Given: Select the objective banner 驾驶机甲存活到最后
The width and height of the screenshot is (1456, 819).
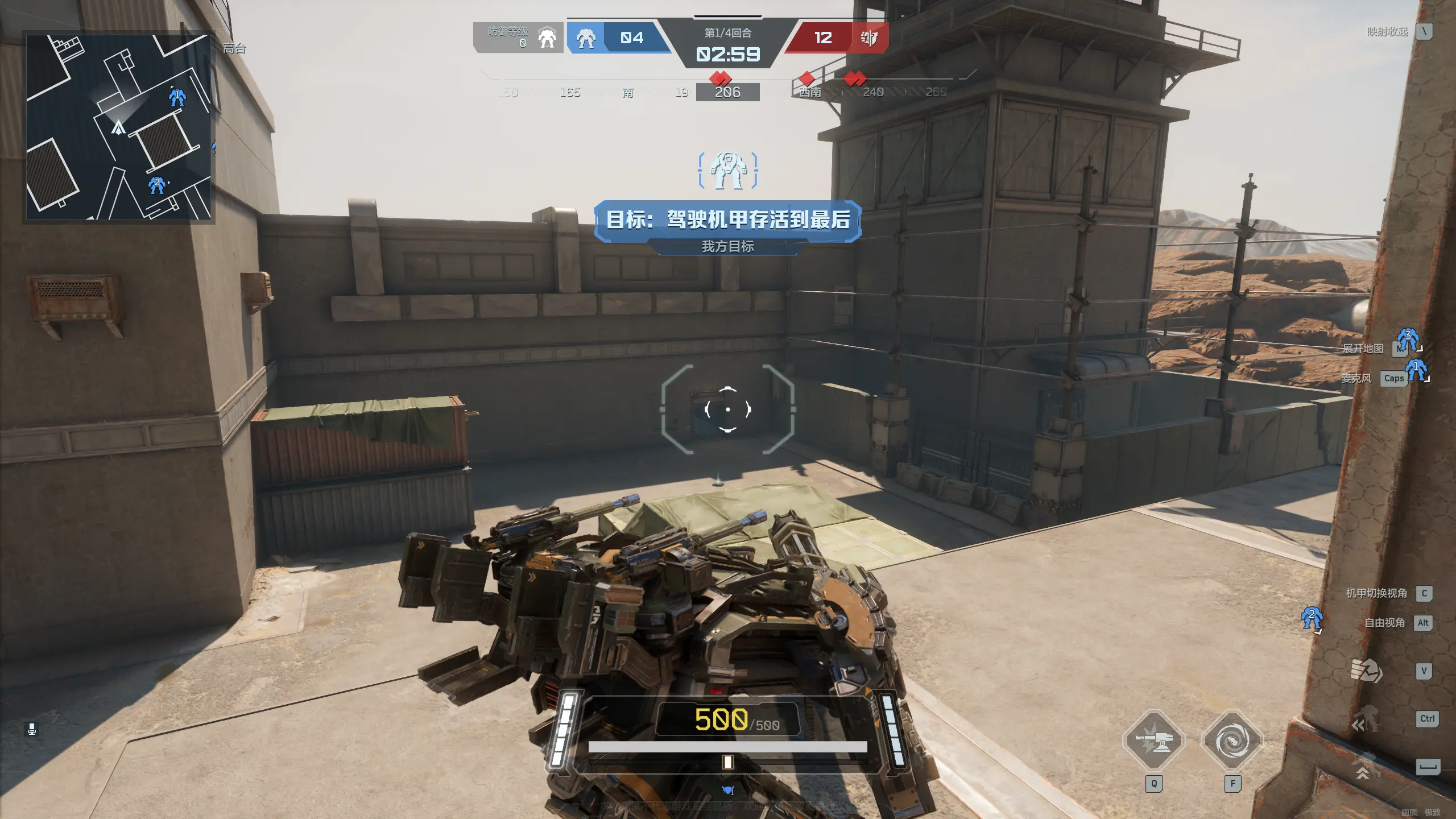Looking at the screenshot, I should [x=728, y=220].
